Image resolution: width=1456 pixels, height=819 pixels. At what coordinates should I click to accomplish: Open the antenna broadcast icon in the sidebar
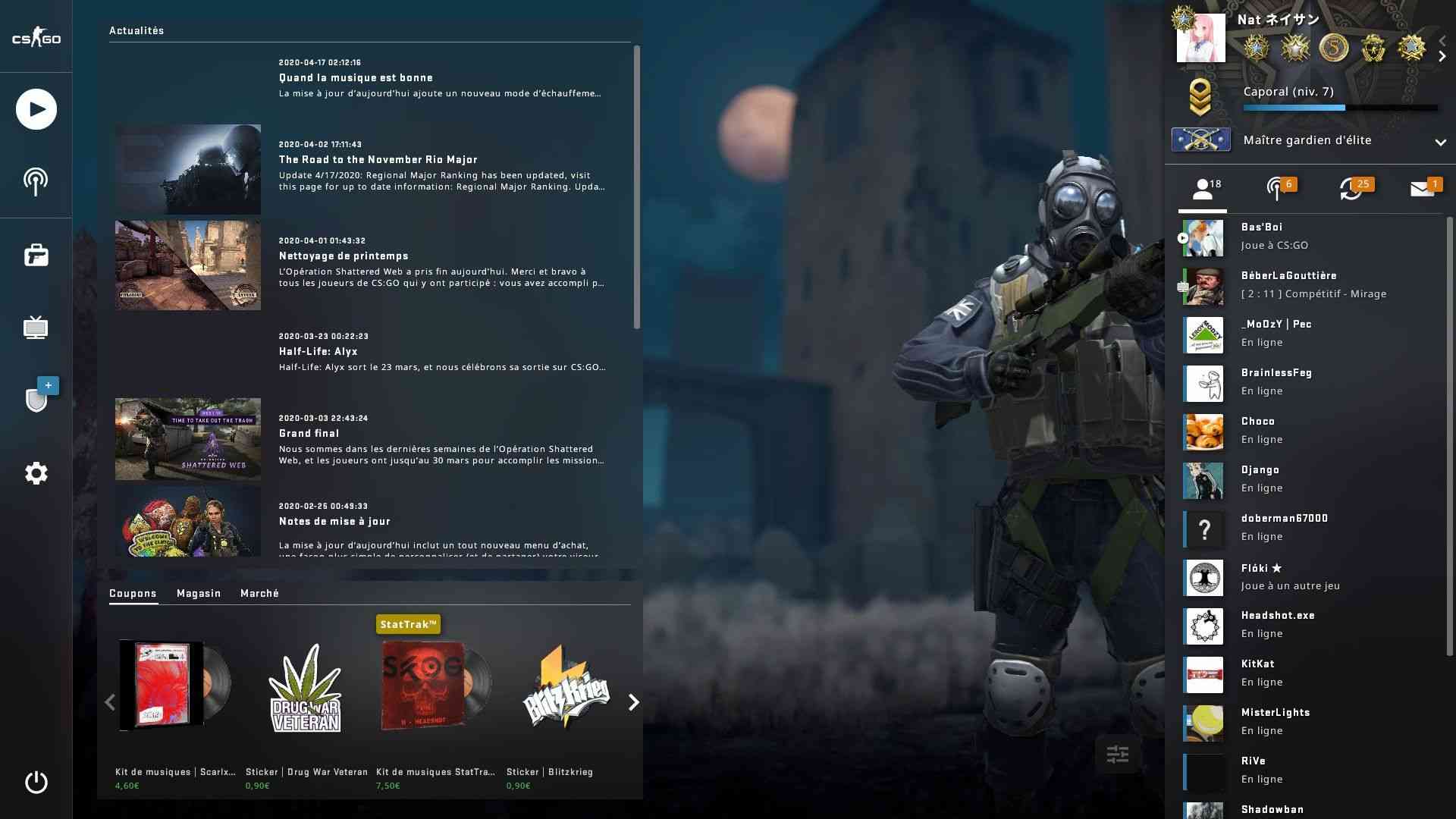36,182
